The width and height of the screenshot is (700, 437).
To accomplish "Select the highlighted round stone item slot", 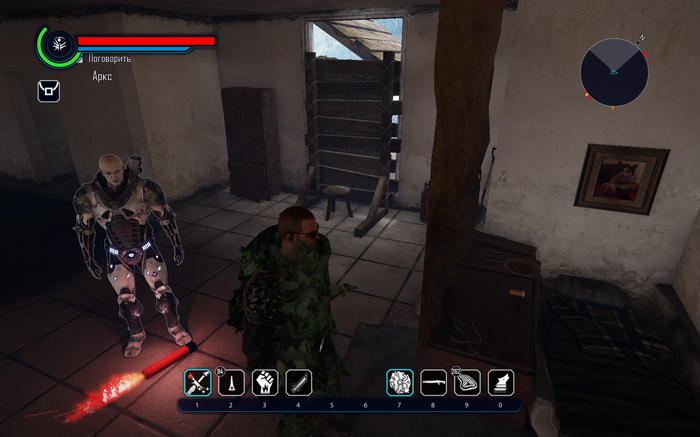I will click(400, 382).
